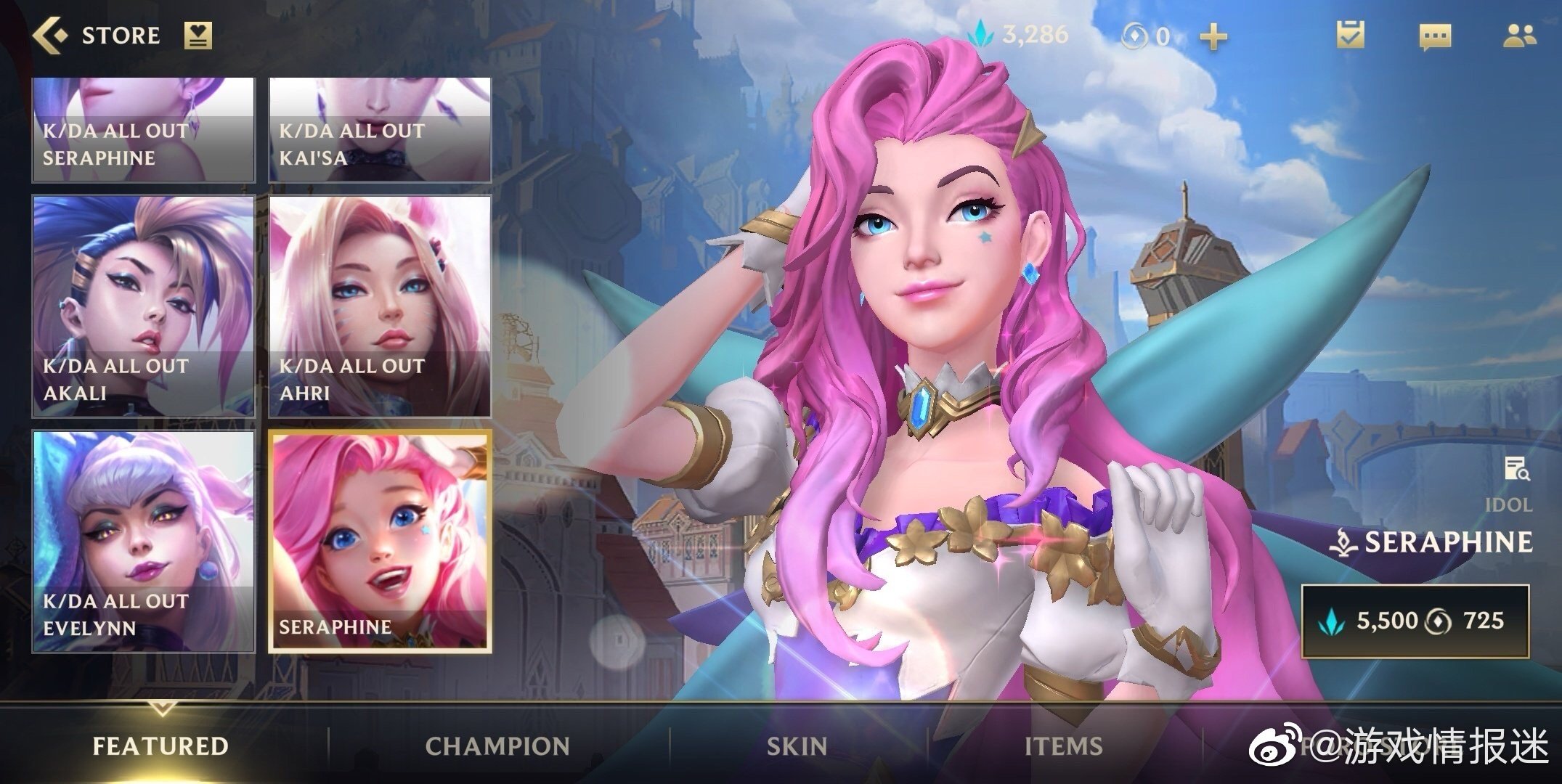This screenshot has width=1562, height=784.
Task: Go back from the Store screen
Action: pyautogui.click(x=49, y=35)
